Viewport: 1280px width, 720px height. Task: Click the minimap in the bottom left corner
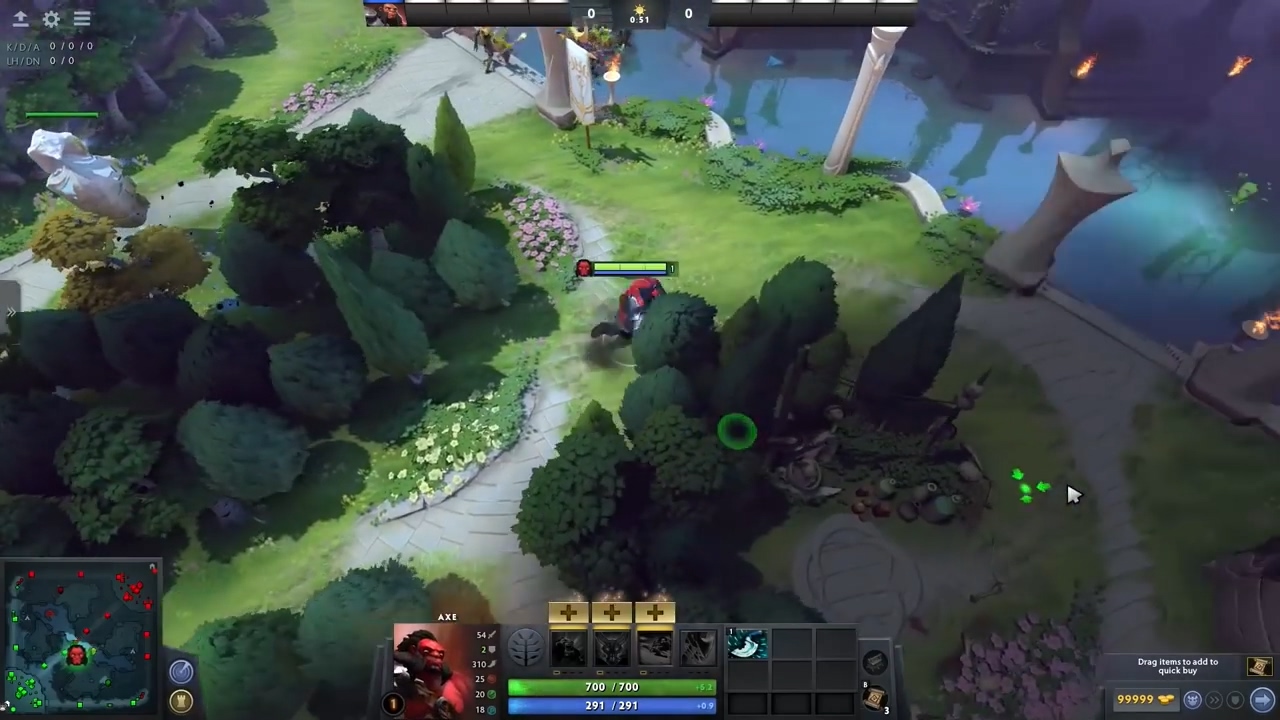coord(80,635)
